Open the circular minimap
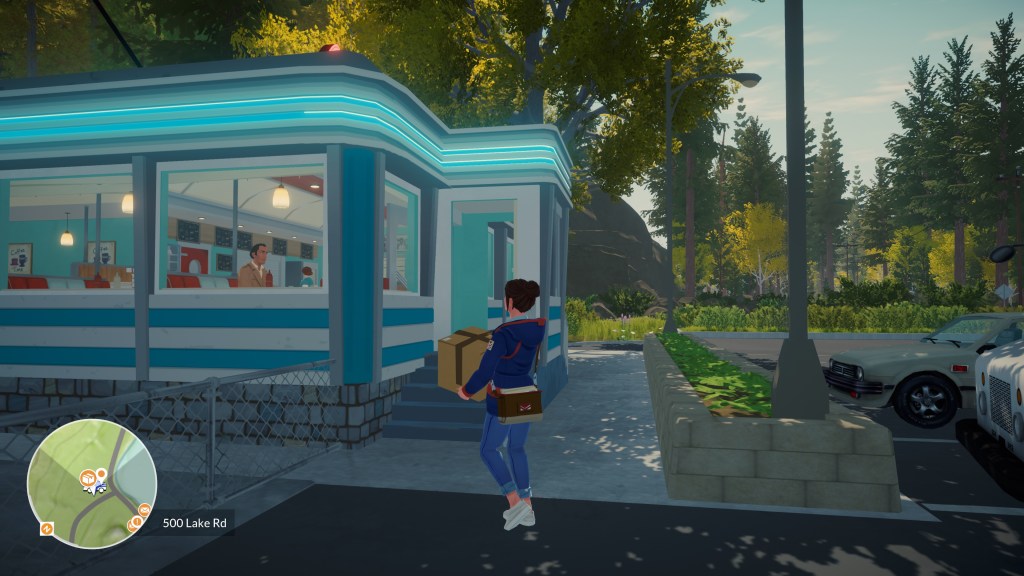The height and width of the screenshot is (576, 1024). [91, 483]
